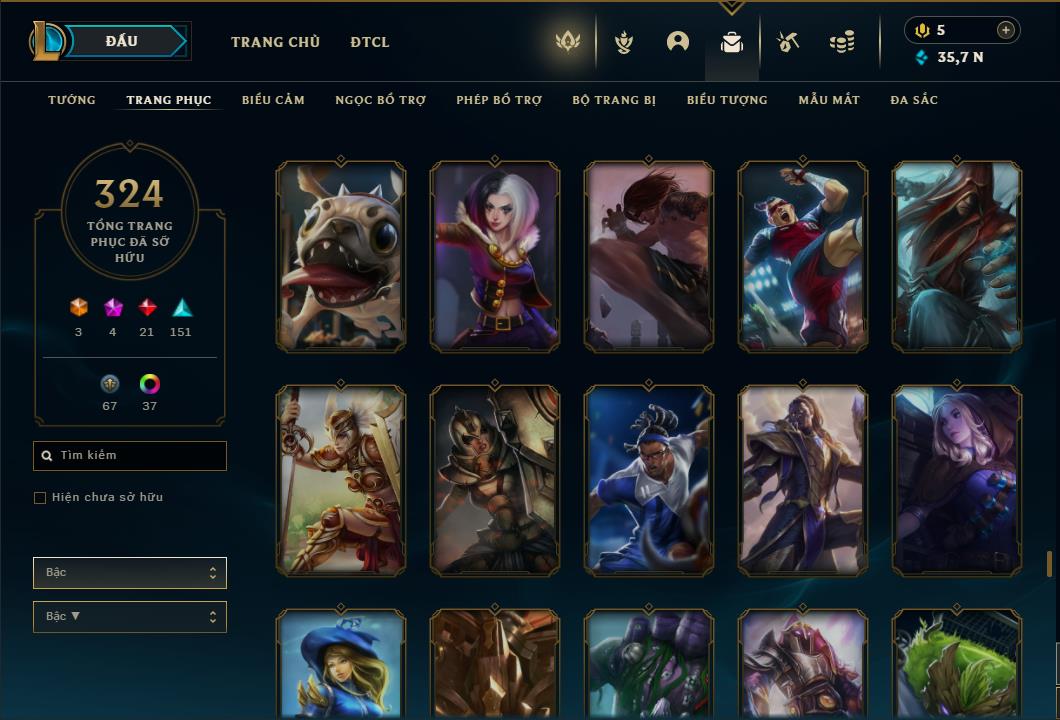Switch to PHÉP BỔ TRỢ tab
This screenshot has height=720, width=1060.
[x=499, y=100]
